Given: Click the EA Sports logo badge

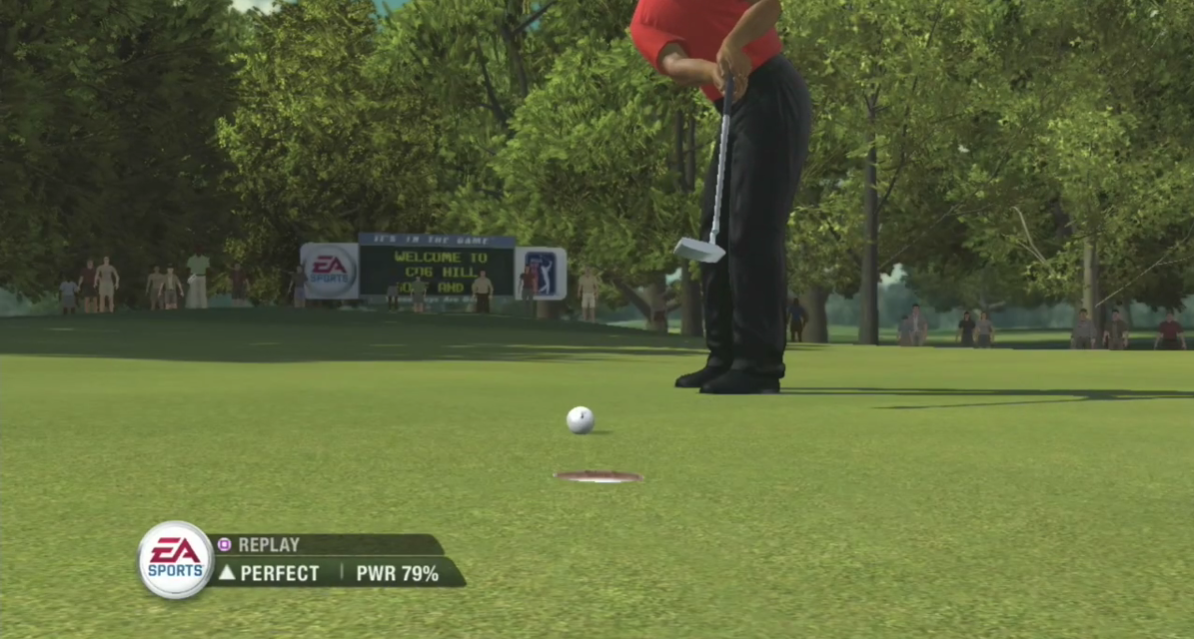Looking at the screenshot, I should coord(176,560).
